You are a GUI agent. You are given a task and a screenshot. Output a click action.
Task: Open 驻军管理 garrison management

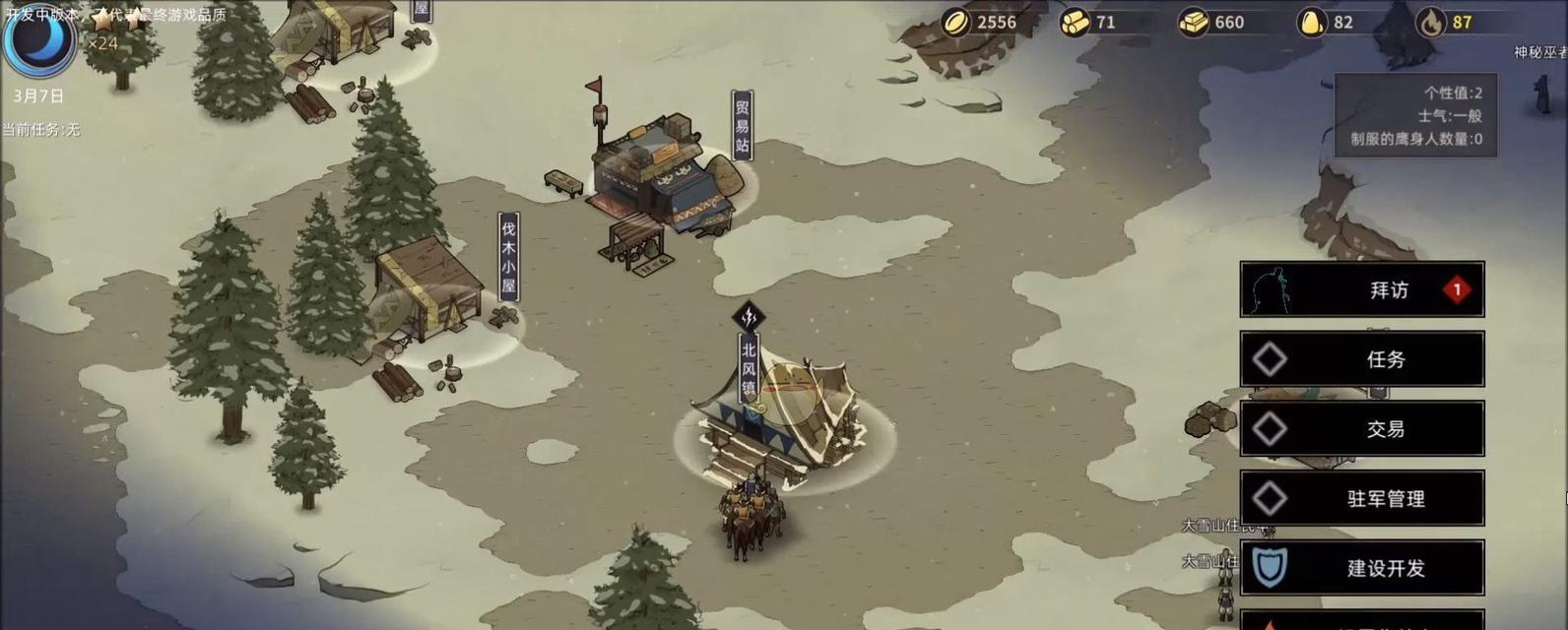click(1361, 499)
